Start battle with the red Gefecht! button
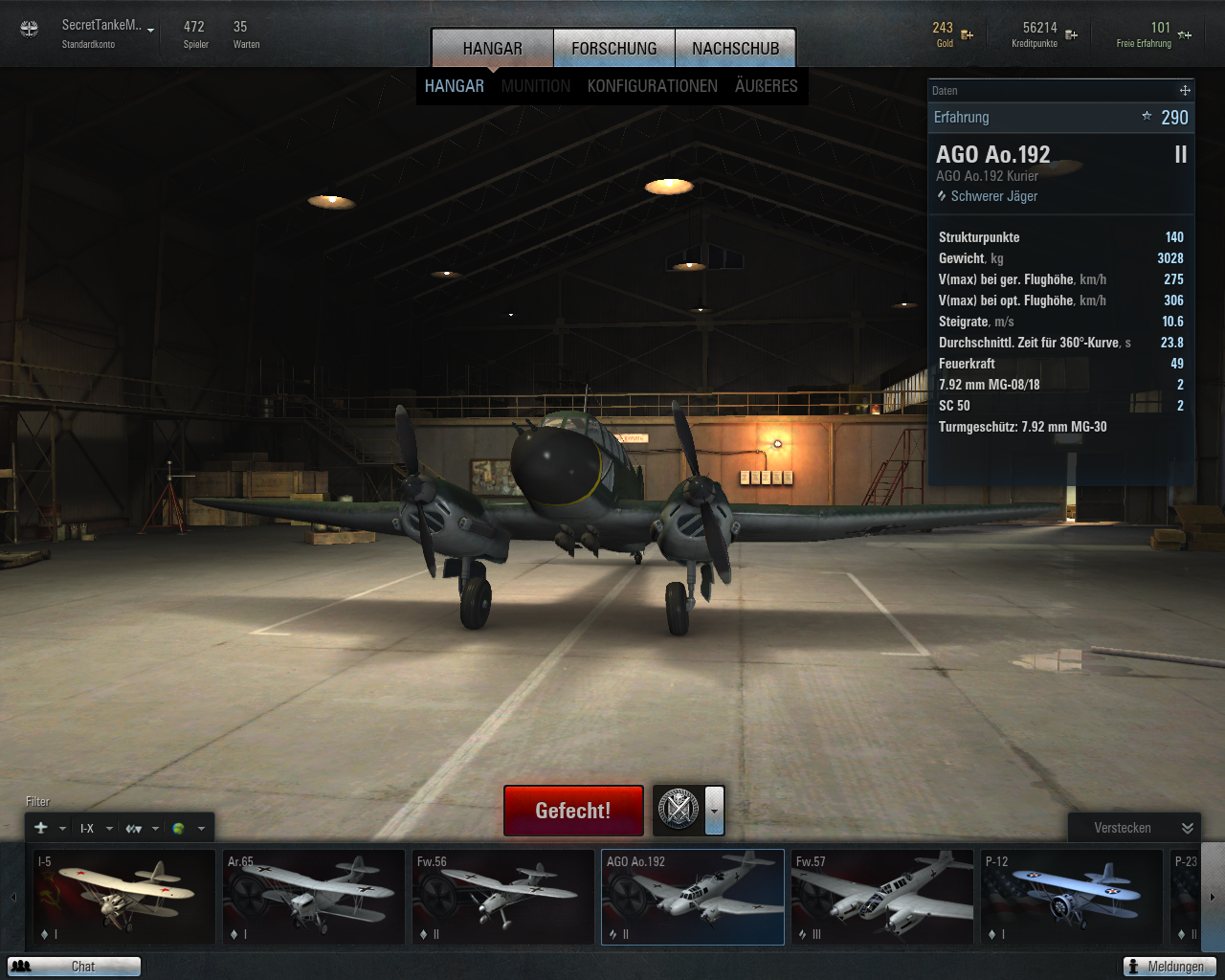Viewport: 1225px width, 980px height. click(x=572, y=811)
